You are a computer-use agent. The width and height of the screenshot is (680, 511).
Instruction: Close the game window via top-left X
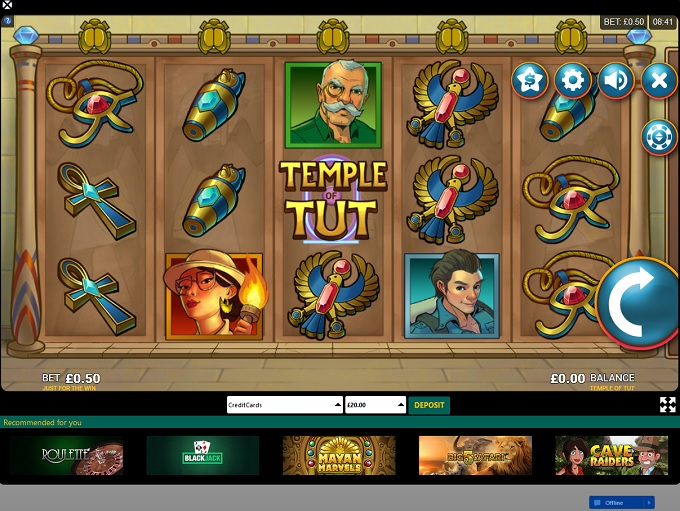7,5
